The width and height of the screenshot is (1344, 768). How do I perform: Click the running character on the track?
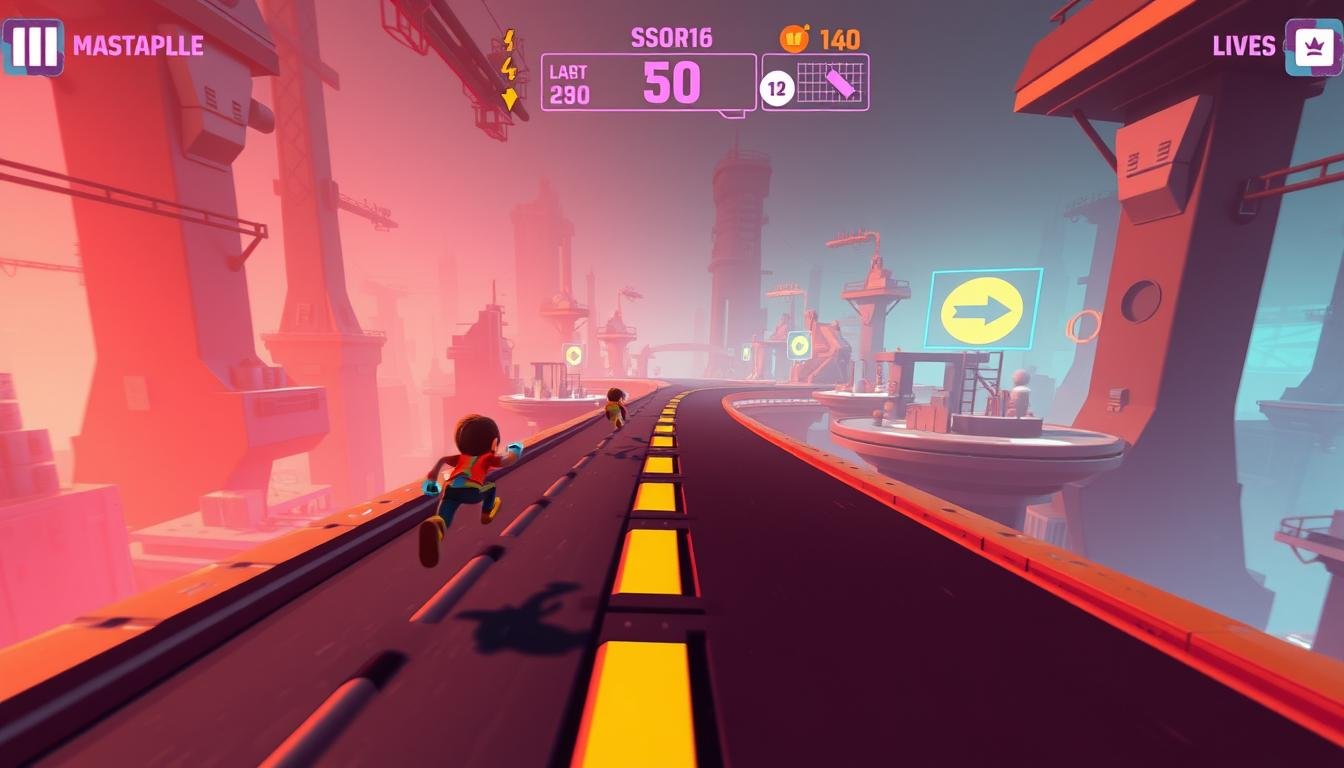click(470, 480)
